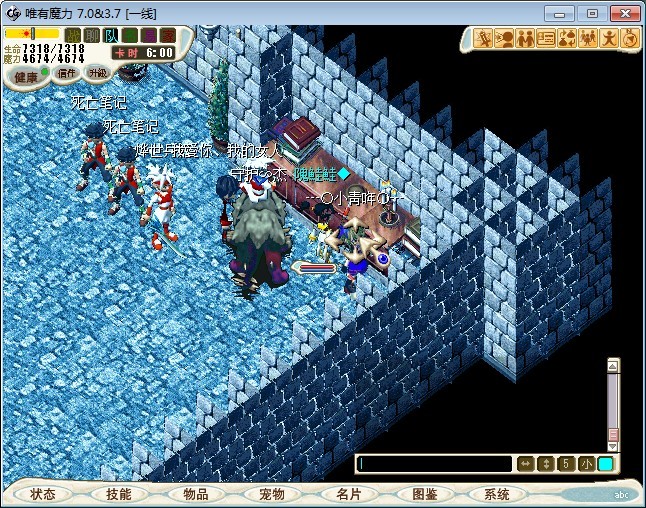Click the 升级 level-up button
The height and width of the screenshot is (508, 646).
pyautogui.click(x=97, y=73)
